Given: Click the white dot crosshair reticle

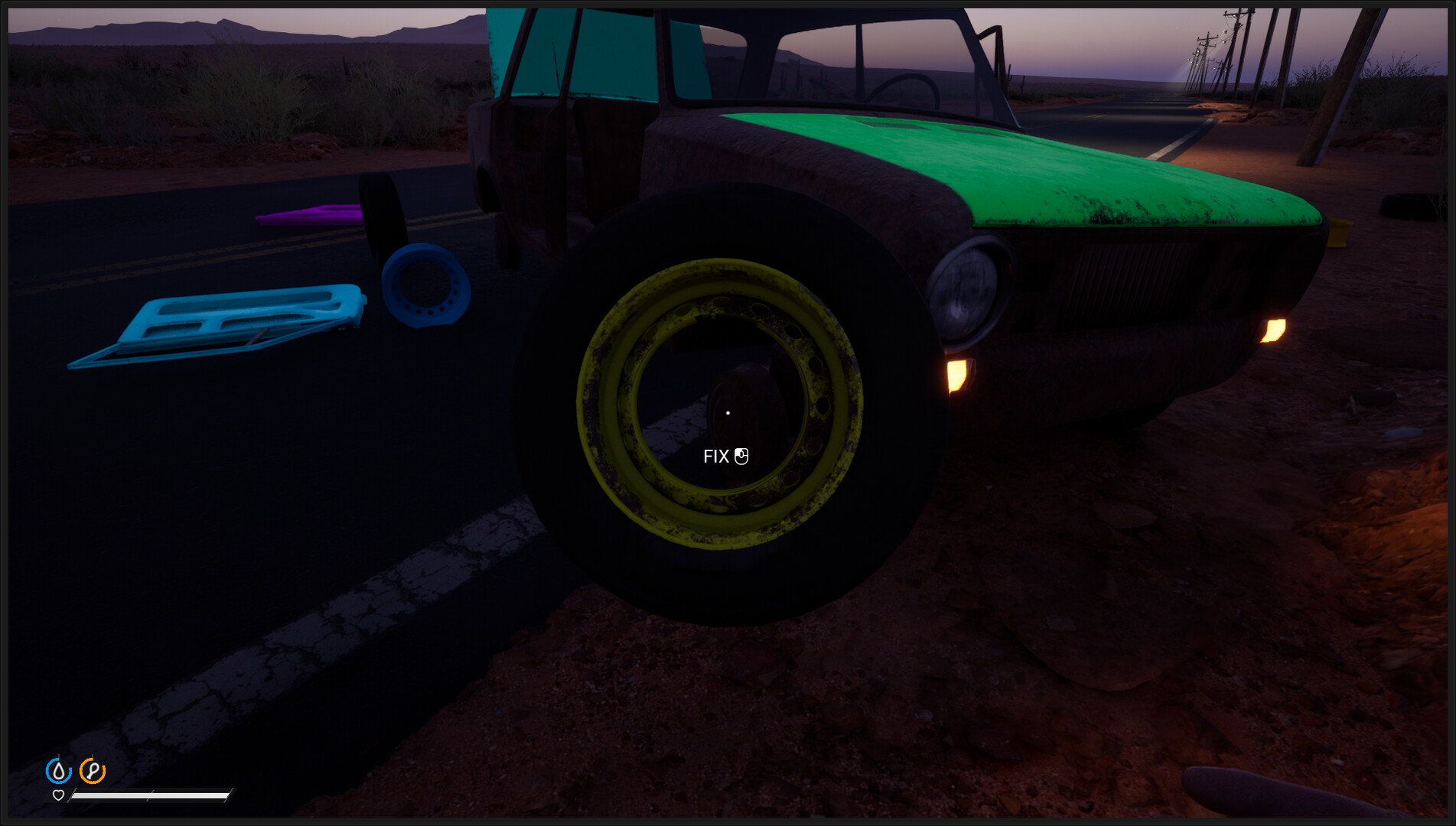Looking at the screenshot, I should tap(728, 412).
